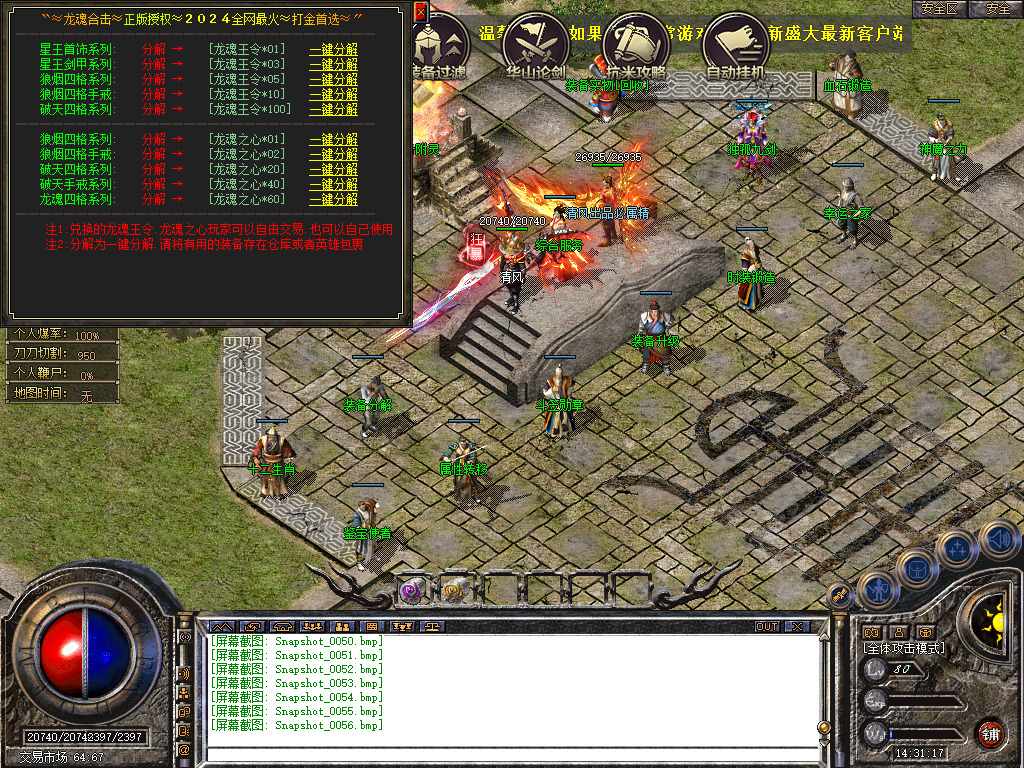Screen dimensions: 1024x768
Task: One-click decompose for 龙魂之心*20 row
Action: tap(333, 170)
